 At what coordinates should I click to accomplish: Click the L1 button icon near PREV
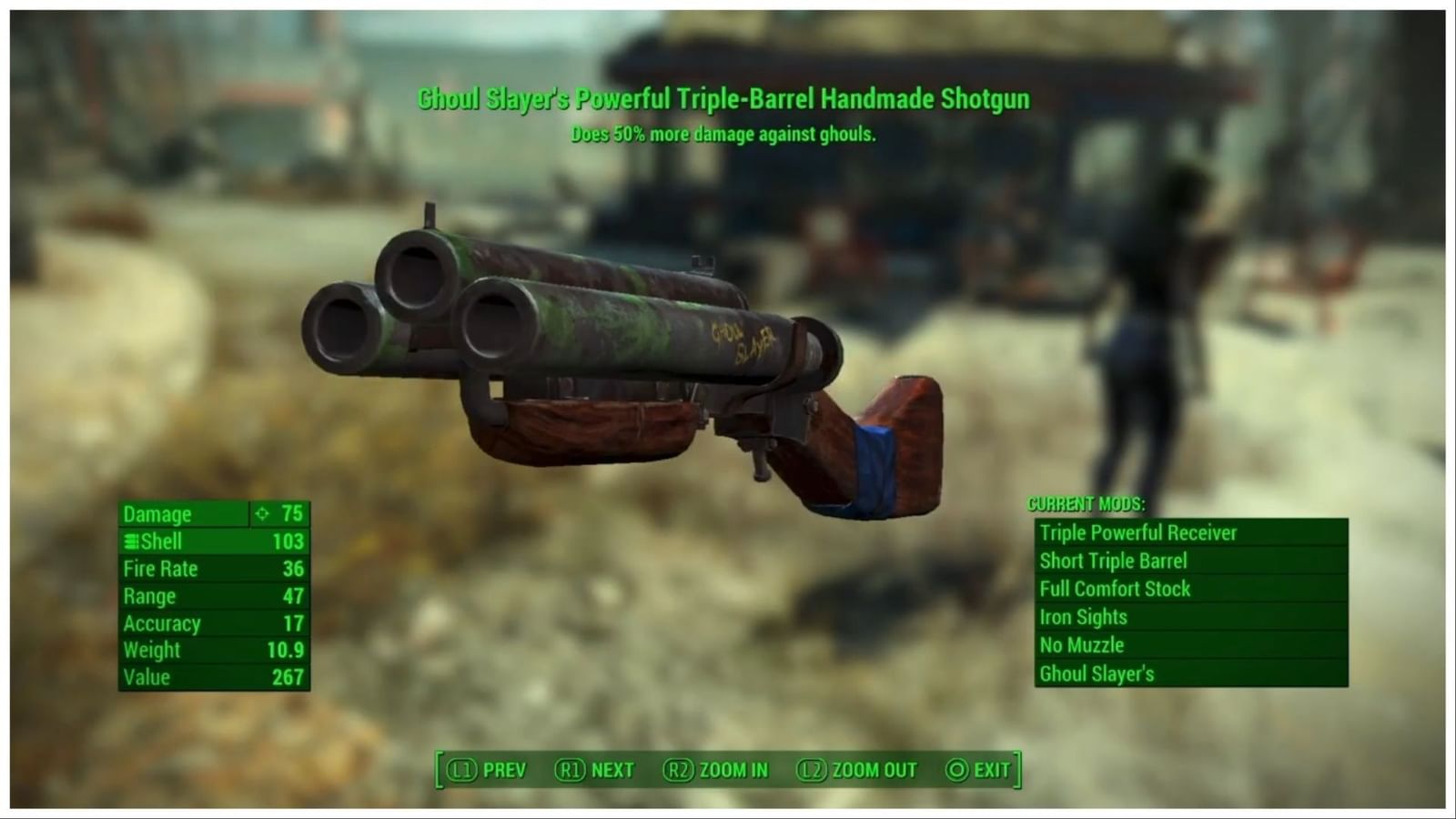(462, 769)
